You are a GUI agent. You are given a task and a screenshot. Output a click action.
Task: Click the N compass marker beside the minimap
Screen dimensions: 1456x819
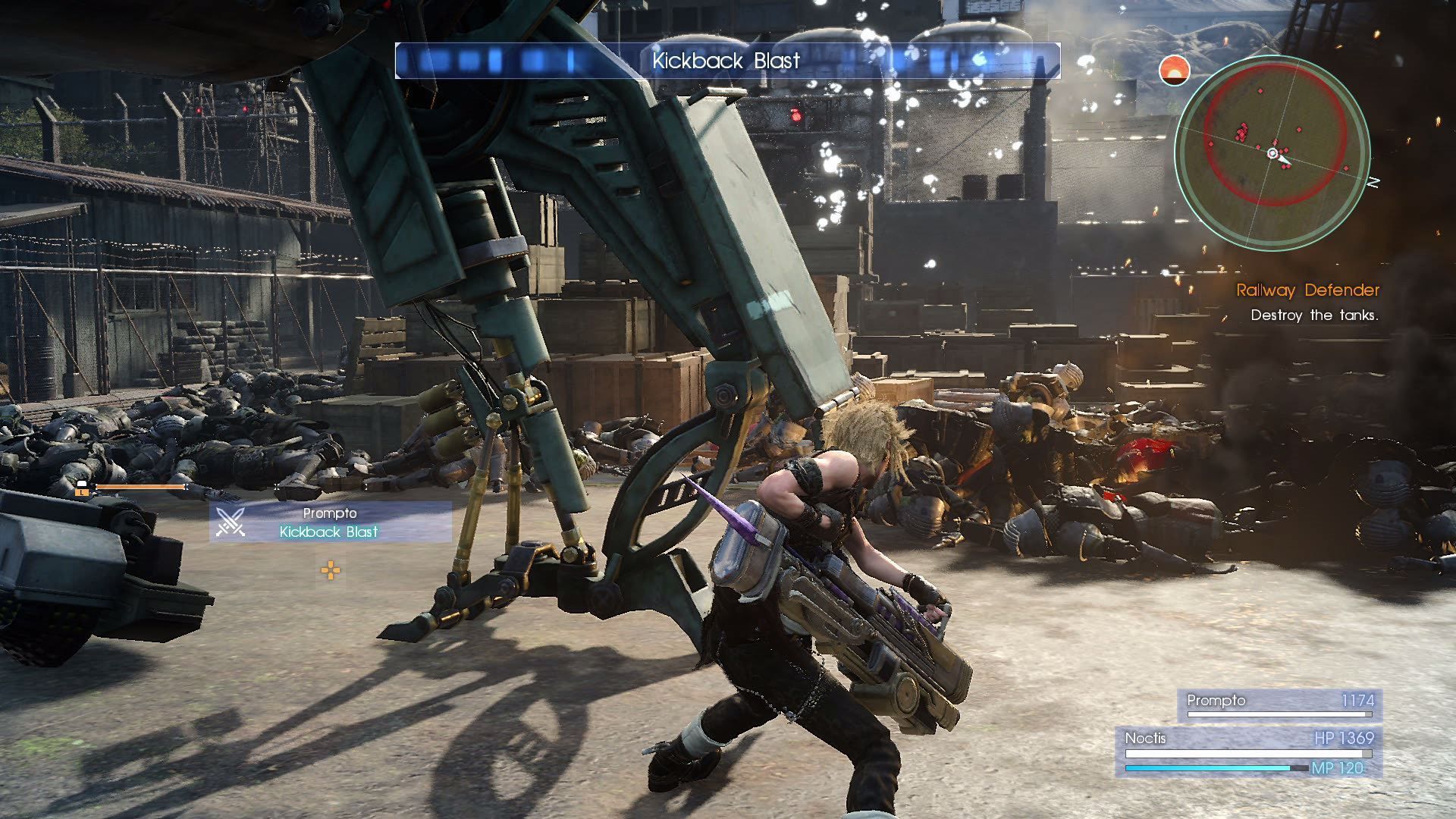click(x=1373, y=180)
